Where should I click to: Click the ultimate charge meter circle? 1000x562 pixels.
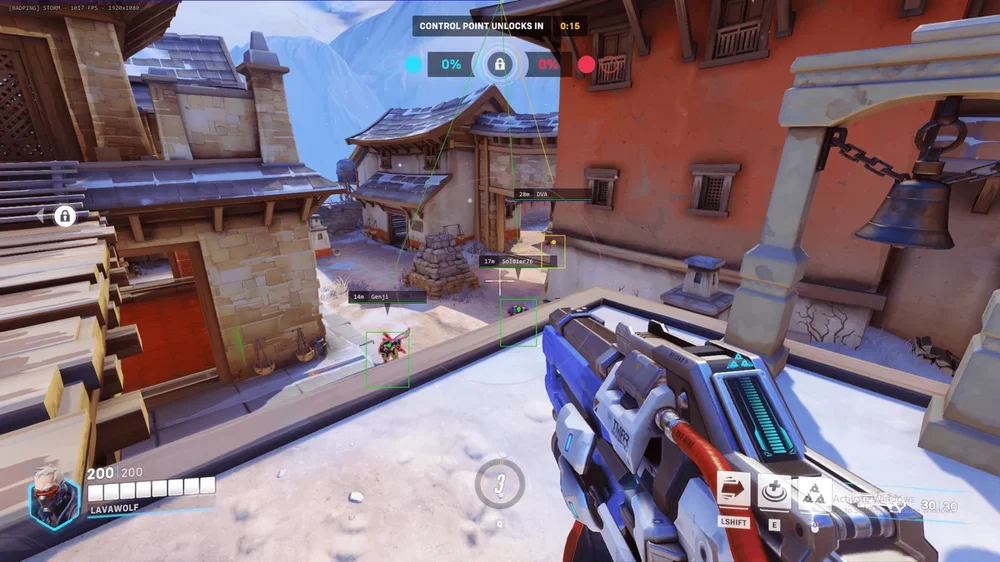tap(500, 484)
